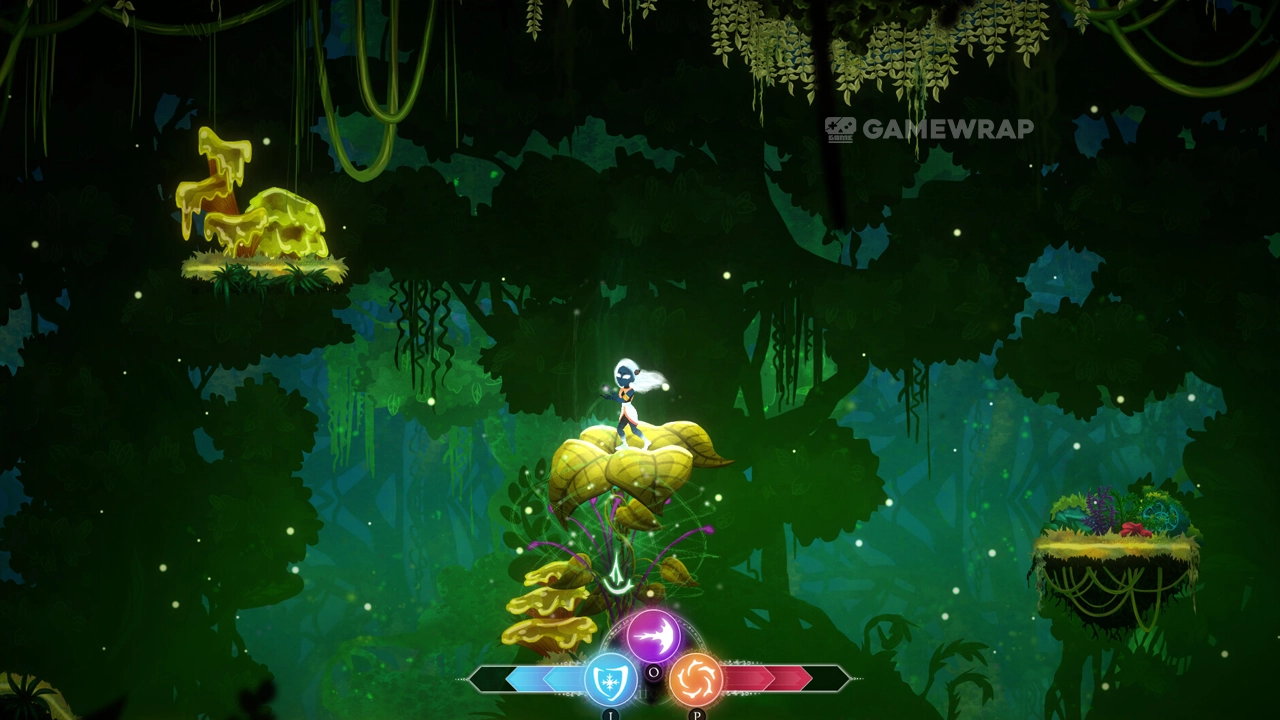1280x720 pixels.
Task: Use the purple dash strike ability
Action: click(x=653, y=635)
